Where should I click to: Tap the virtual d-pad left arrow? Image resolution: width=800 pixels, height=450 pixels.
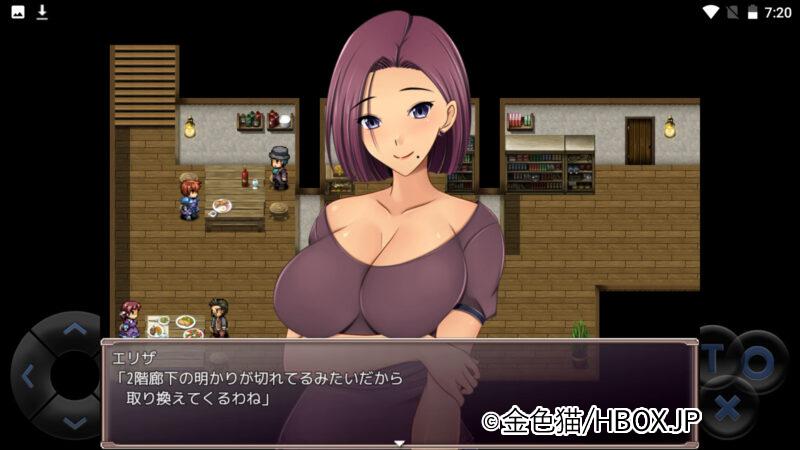point(27,377)
